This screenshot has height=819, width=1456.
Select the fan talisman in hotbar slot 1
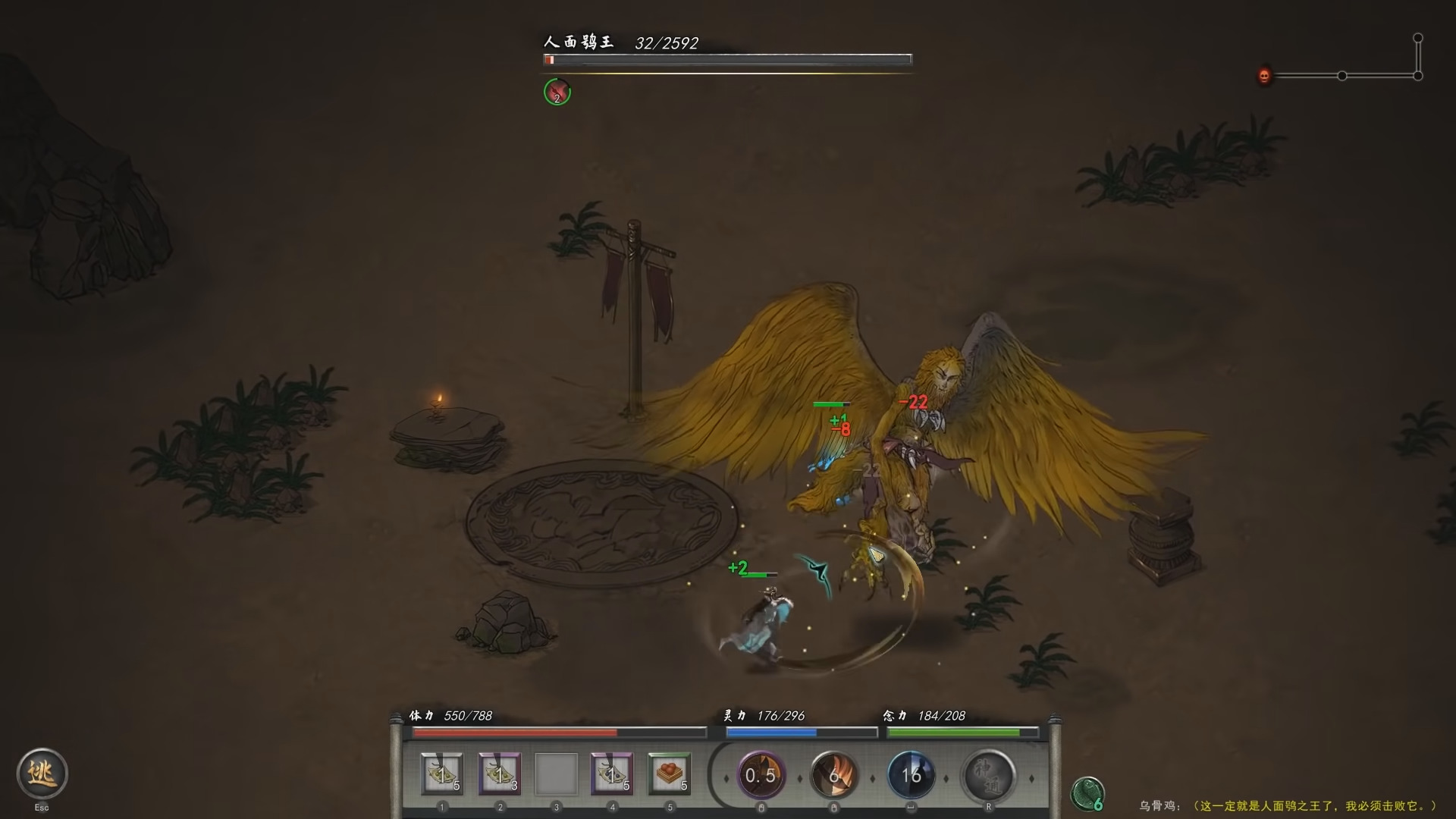click(442, 773)
